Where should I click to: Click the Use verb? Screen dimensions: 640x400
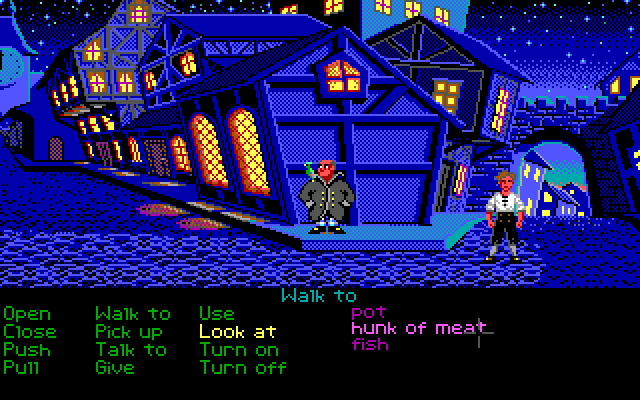point(216,314)
